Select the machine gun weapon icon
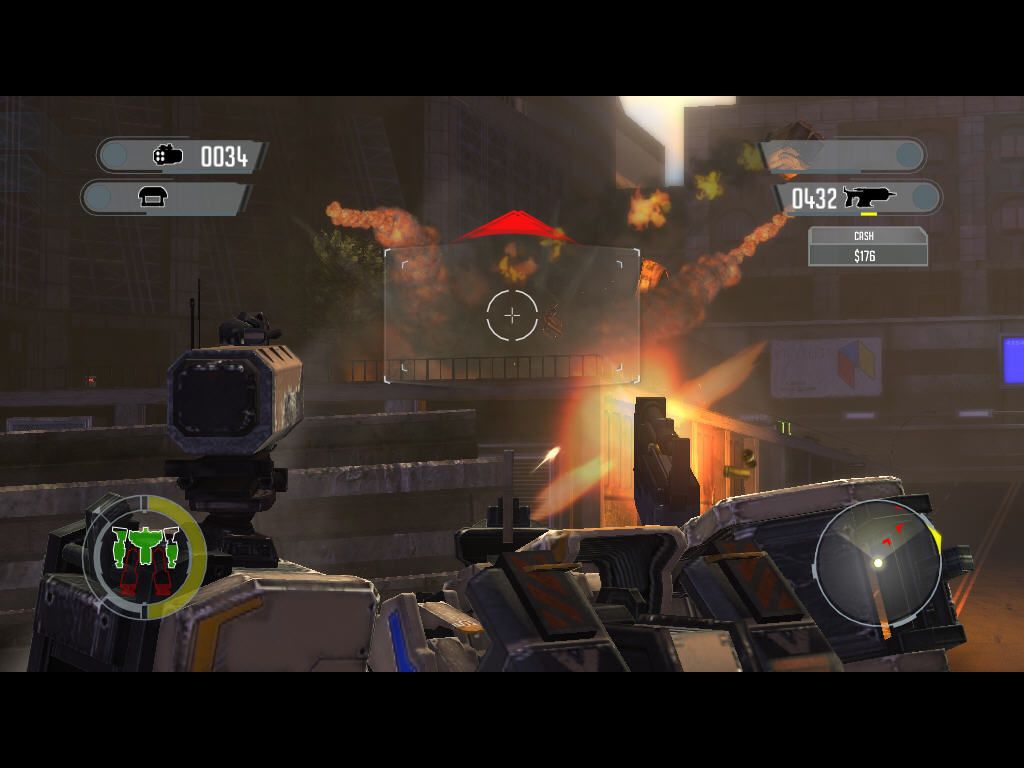This screenshot has height=768, width=1024. 868,198
